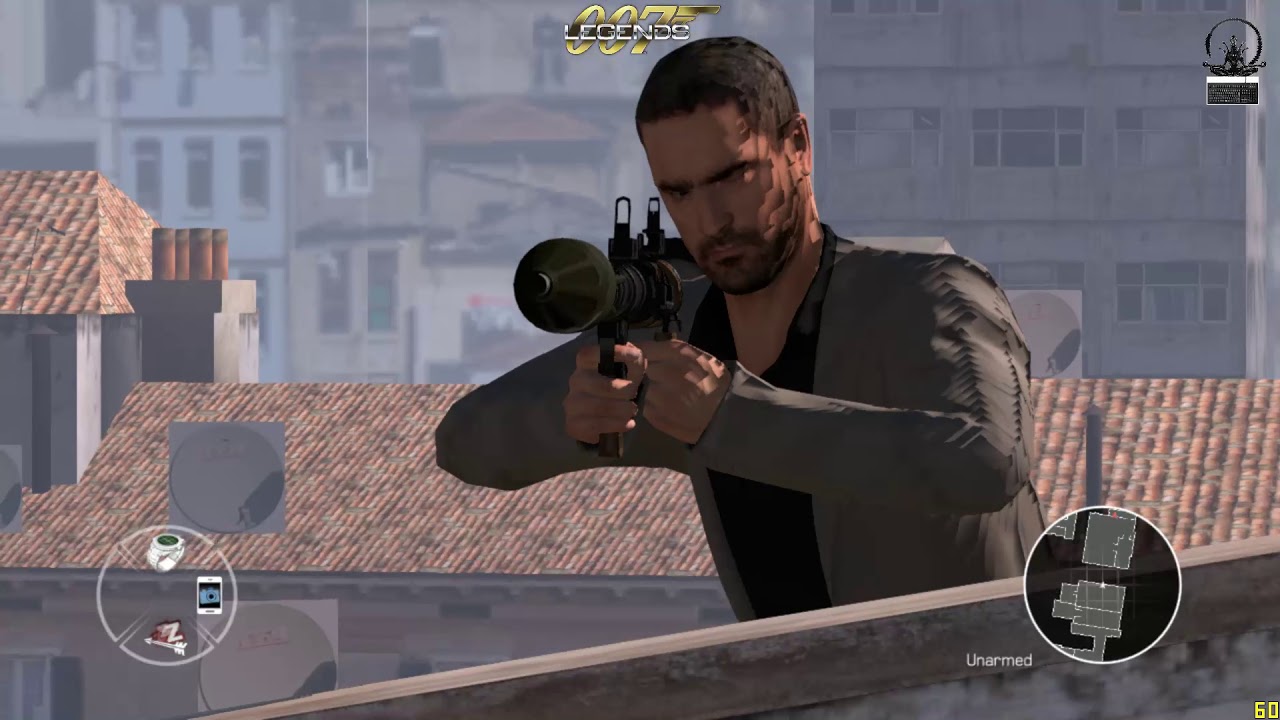Click the largest building outline on the minimap
The height and width of the screenshot is (720, 1280).
coord(1108,540)
